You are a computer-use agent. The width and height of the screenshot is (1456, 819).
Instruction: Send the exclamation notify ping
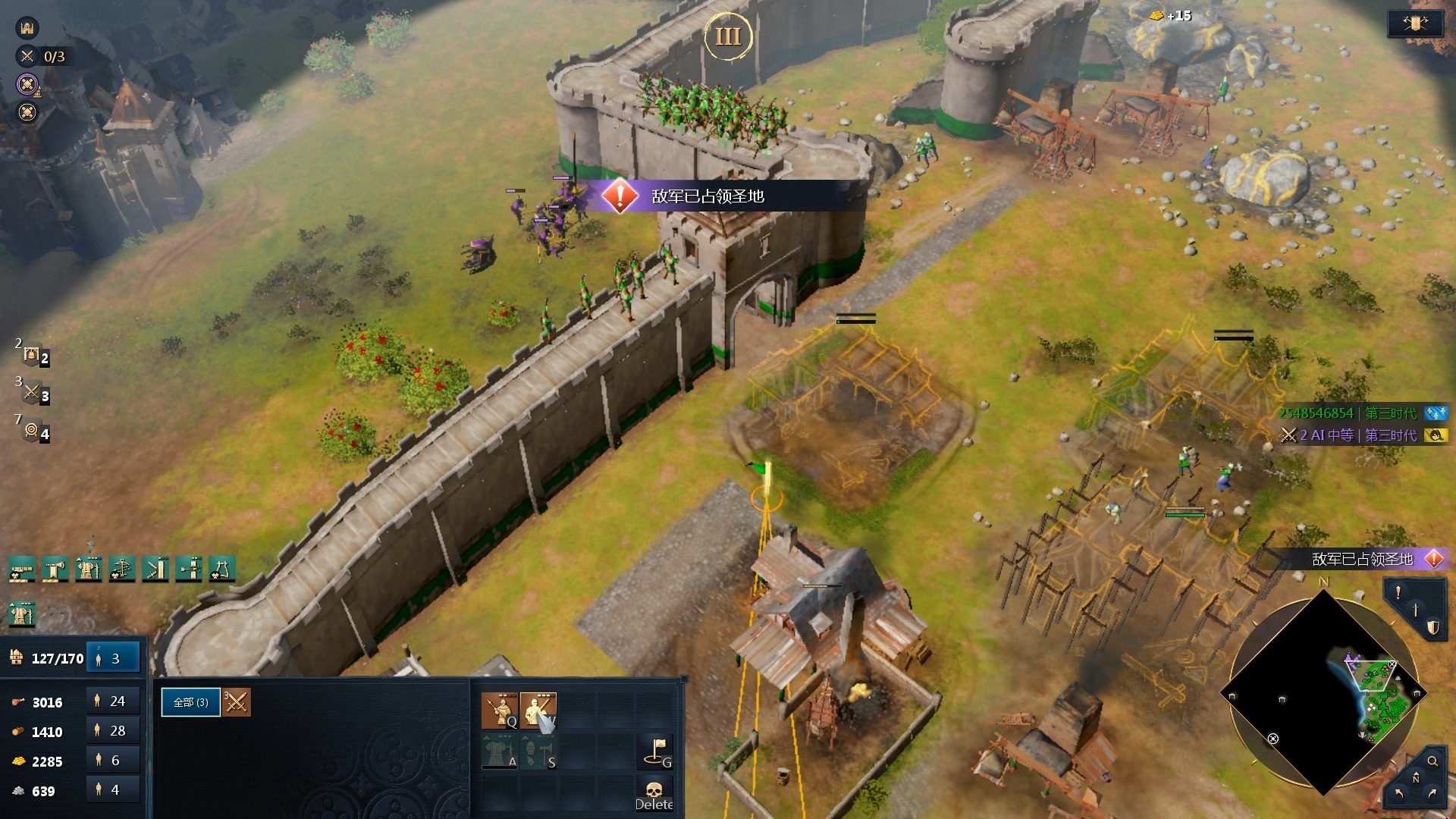1398,592
